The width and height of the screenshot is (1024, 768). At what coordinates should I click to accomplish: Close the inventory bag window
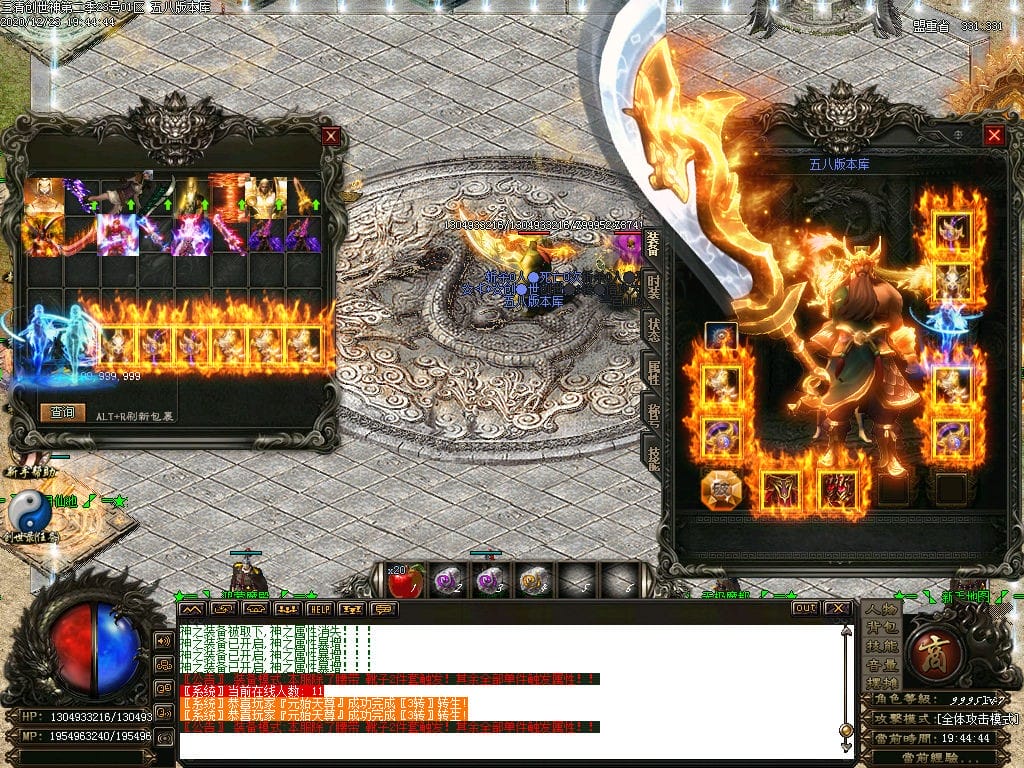coord(331,136)
